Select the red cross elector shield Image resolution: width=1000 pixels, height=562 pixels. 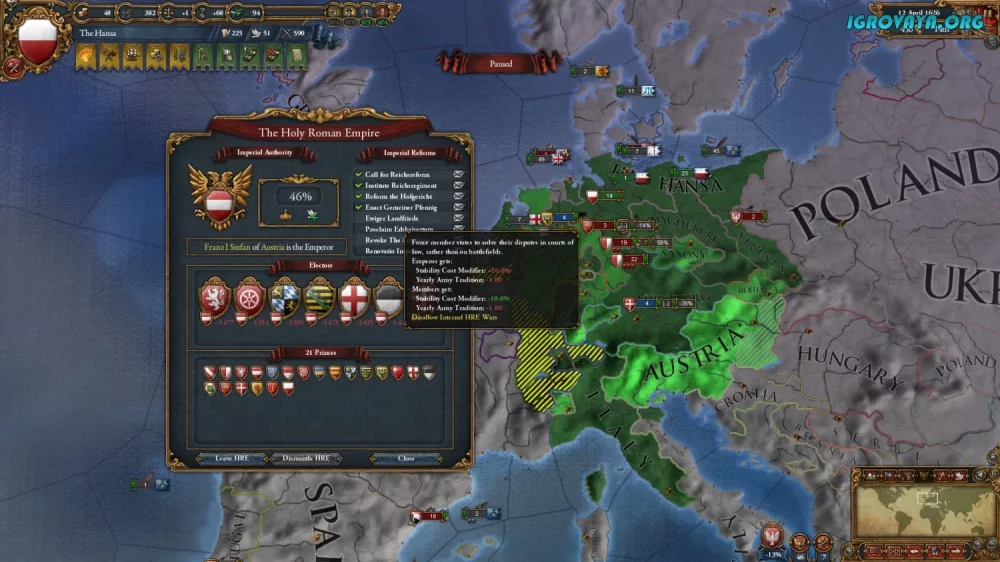coord(355,297)
